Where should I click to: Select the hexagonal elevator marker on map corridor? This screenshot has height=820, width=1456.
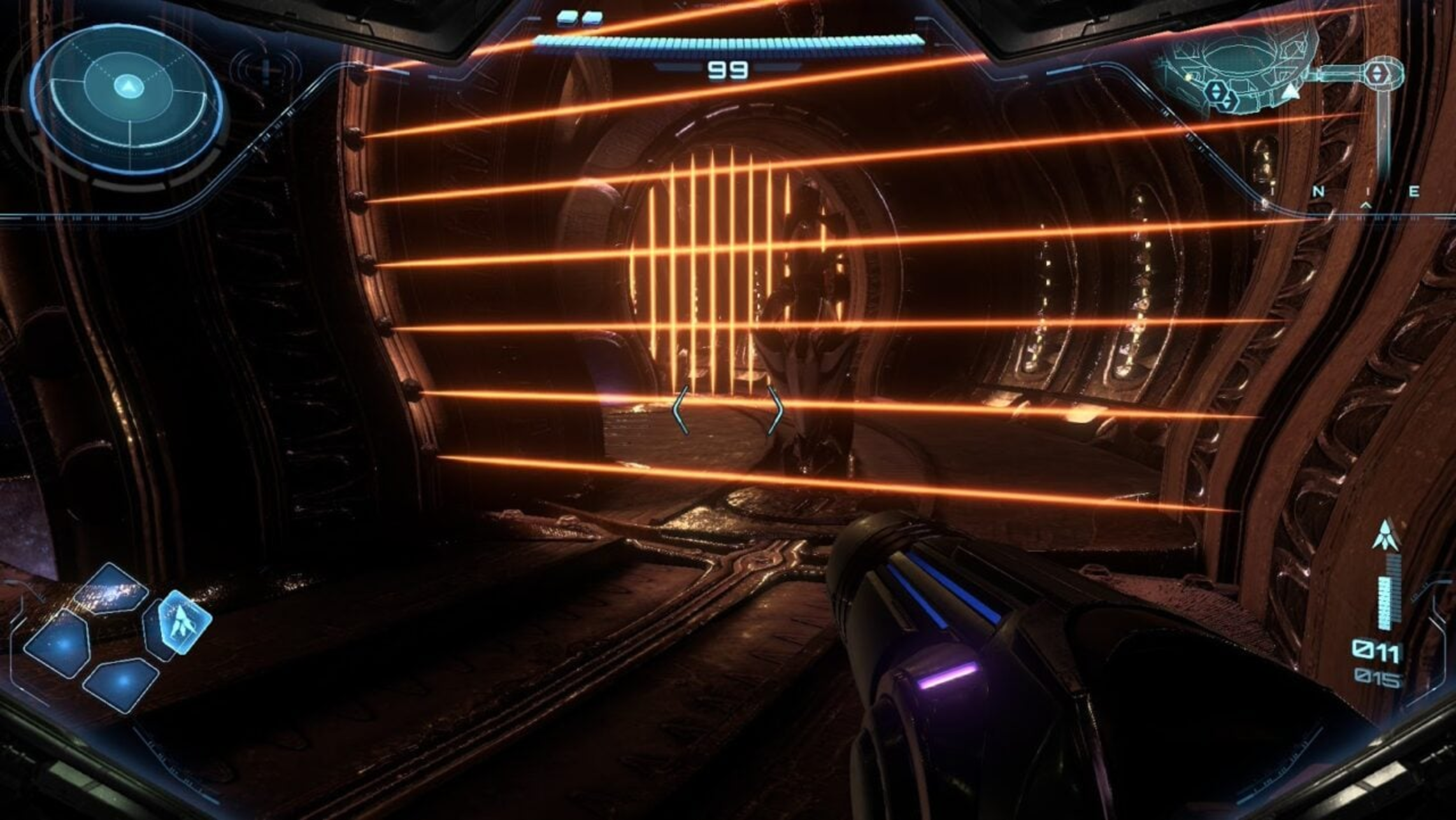click(1377, 73)
